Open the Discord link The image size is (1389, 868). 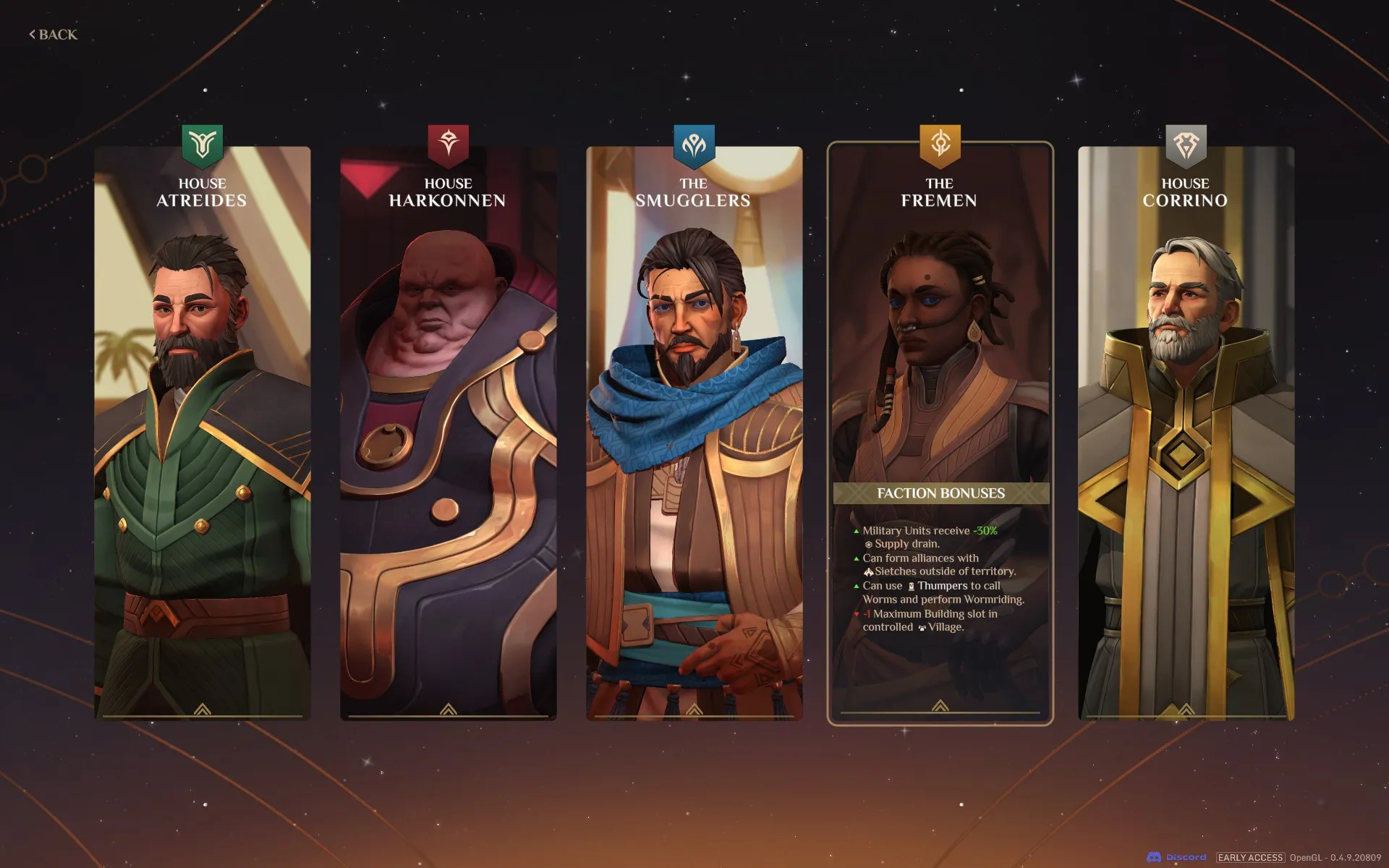click(1177, 857)
